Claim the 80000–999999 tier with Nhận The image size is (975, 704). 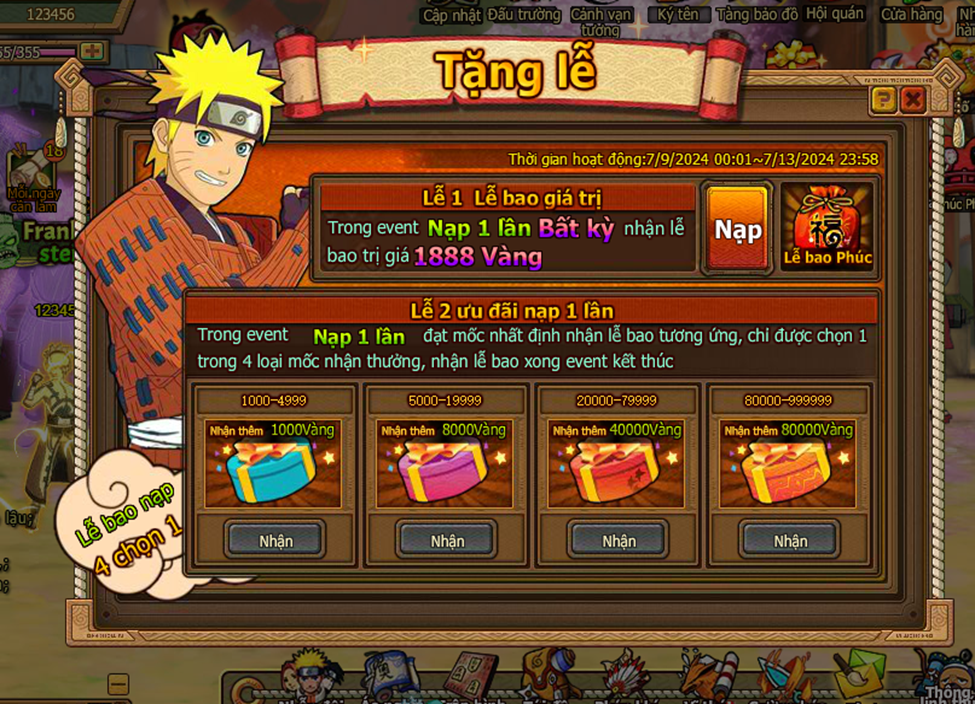[x=790, y=540]
